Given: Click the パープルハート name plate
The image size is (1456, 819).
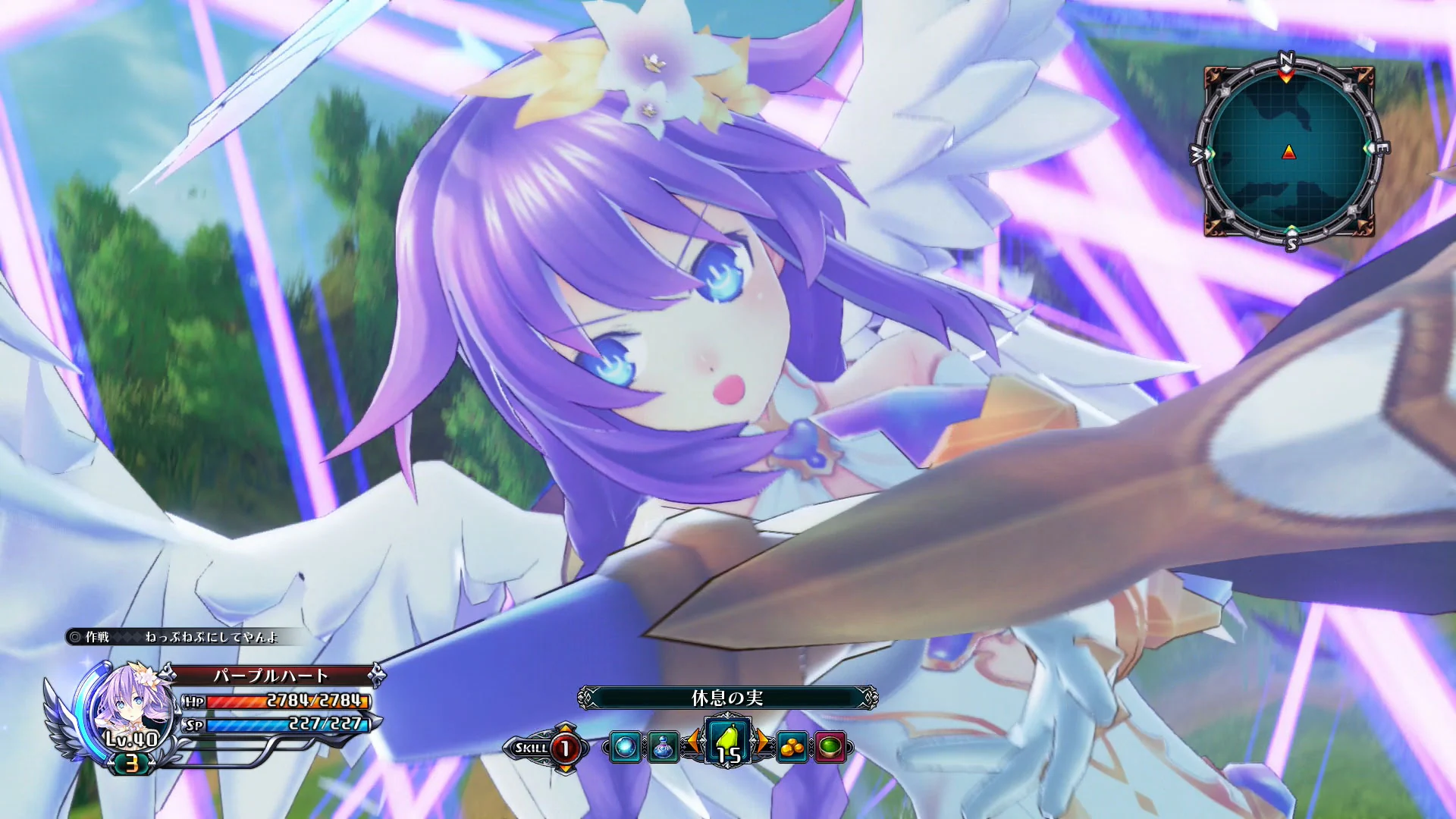Looking at the screenshot, I should click(271, 676).
